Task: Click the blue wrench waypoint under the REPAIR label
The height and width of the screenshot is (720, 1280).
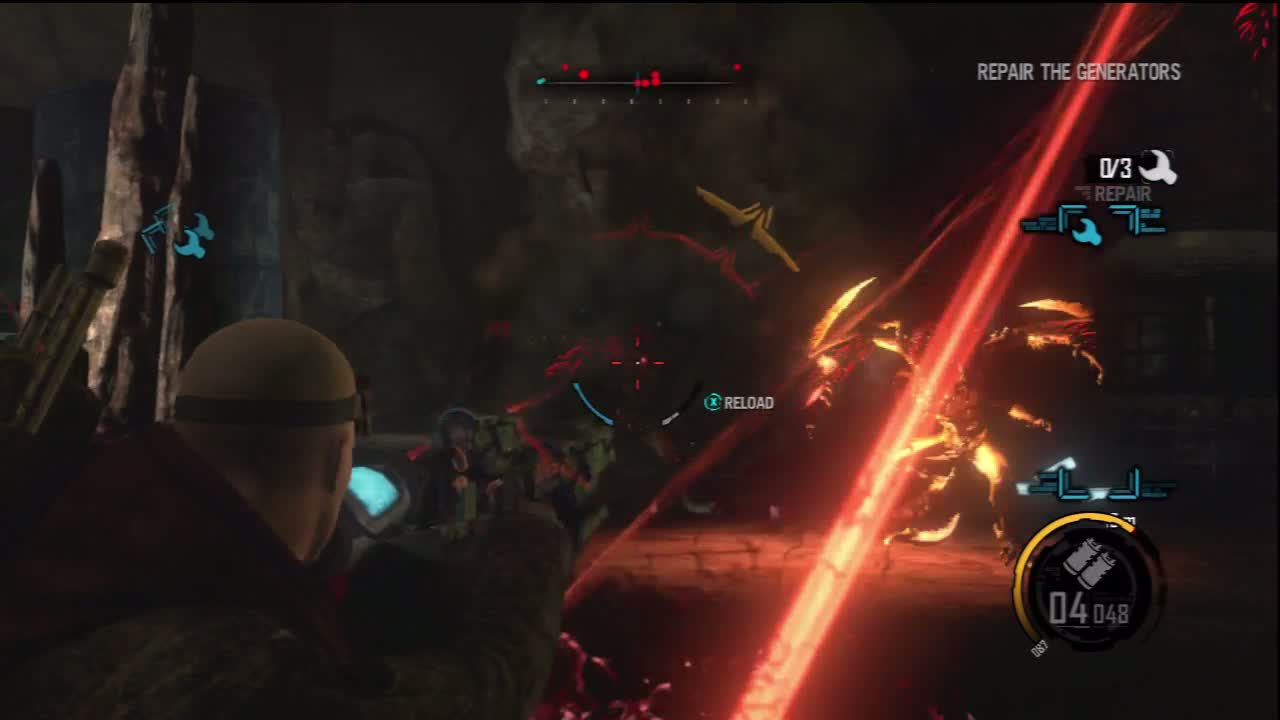Action: coord(1082,228)
